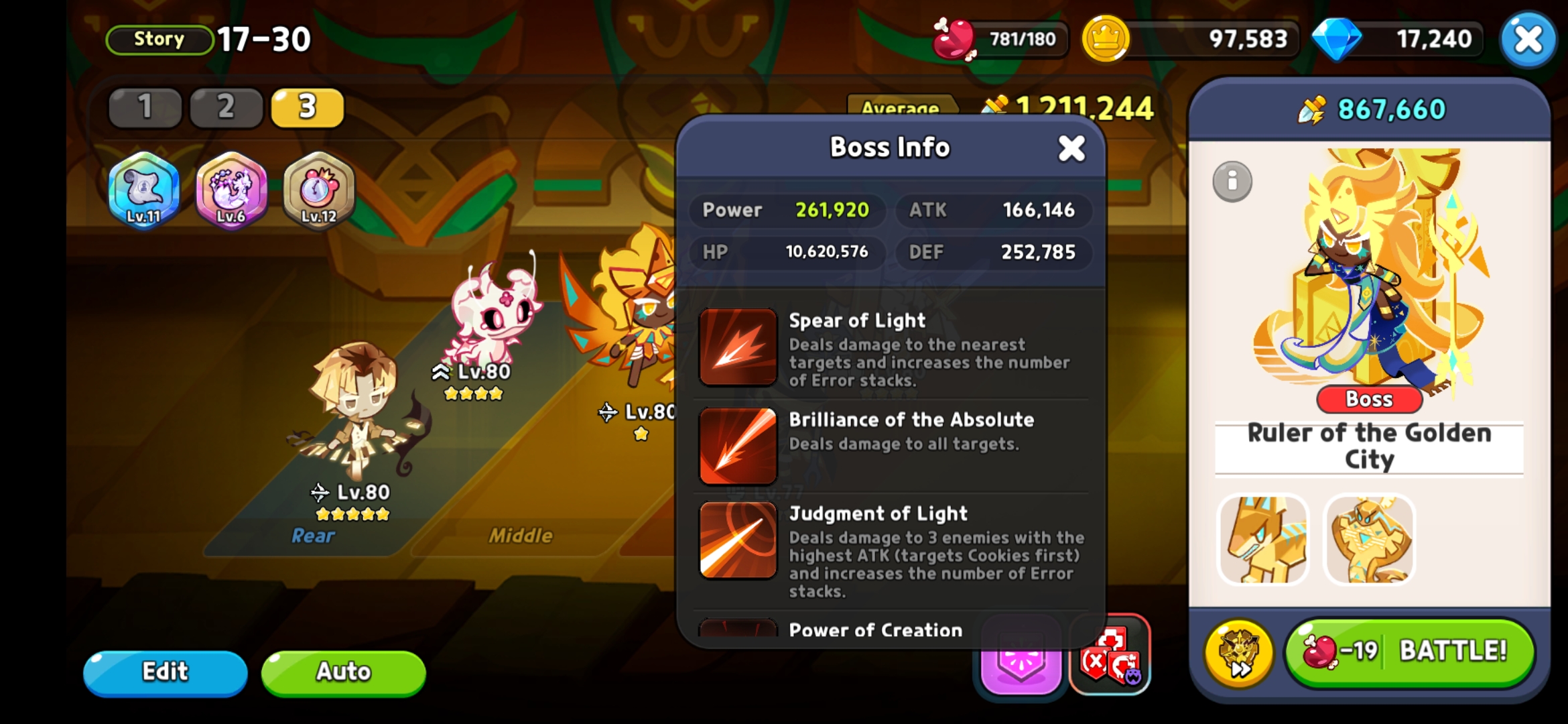Switch to wave 1 tab
1568x724 pixels.
coord(145,107)
